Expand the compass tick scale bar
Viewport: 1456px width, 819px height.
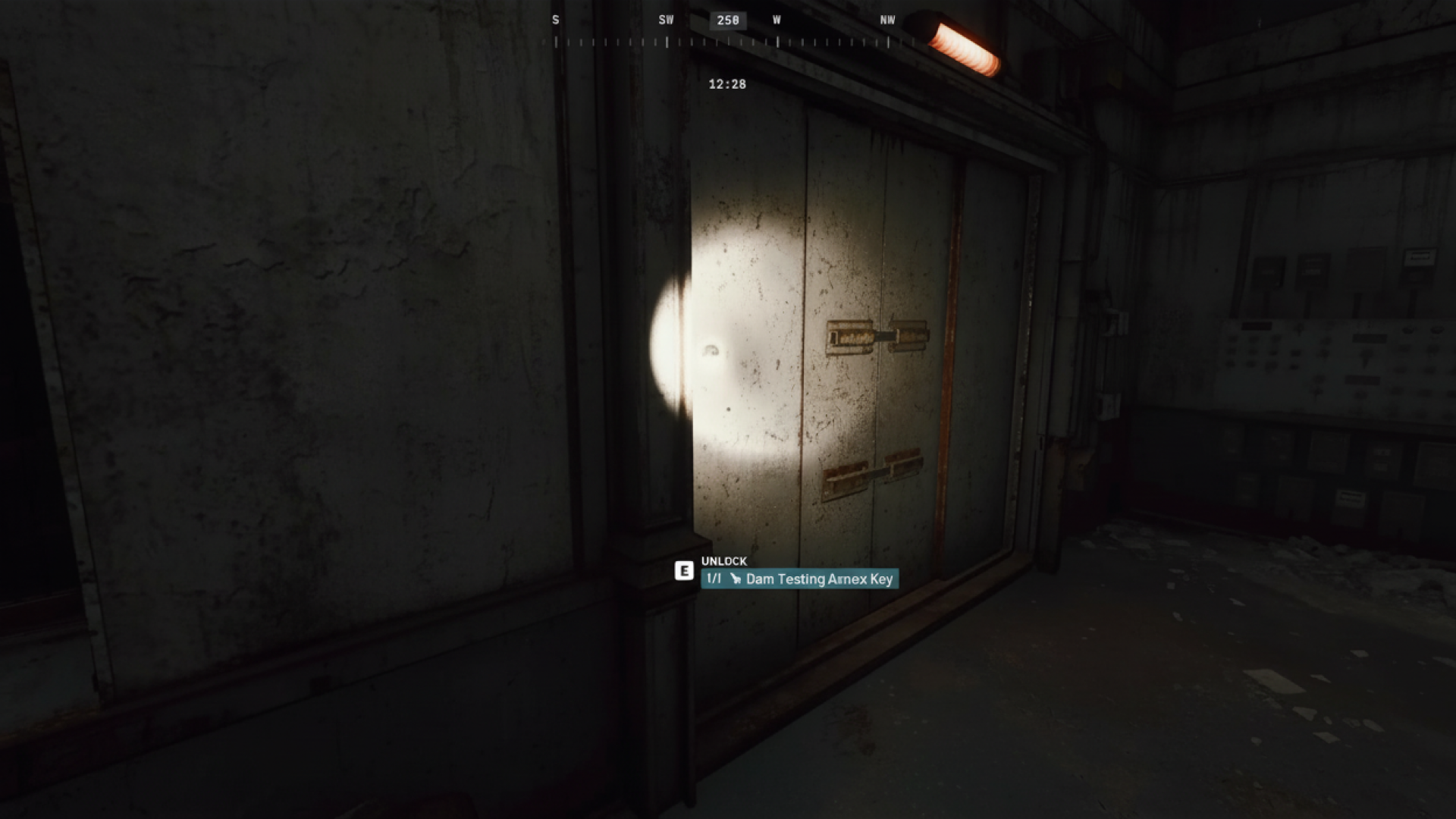728,42
